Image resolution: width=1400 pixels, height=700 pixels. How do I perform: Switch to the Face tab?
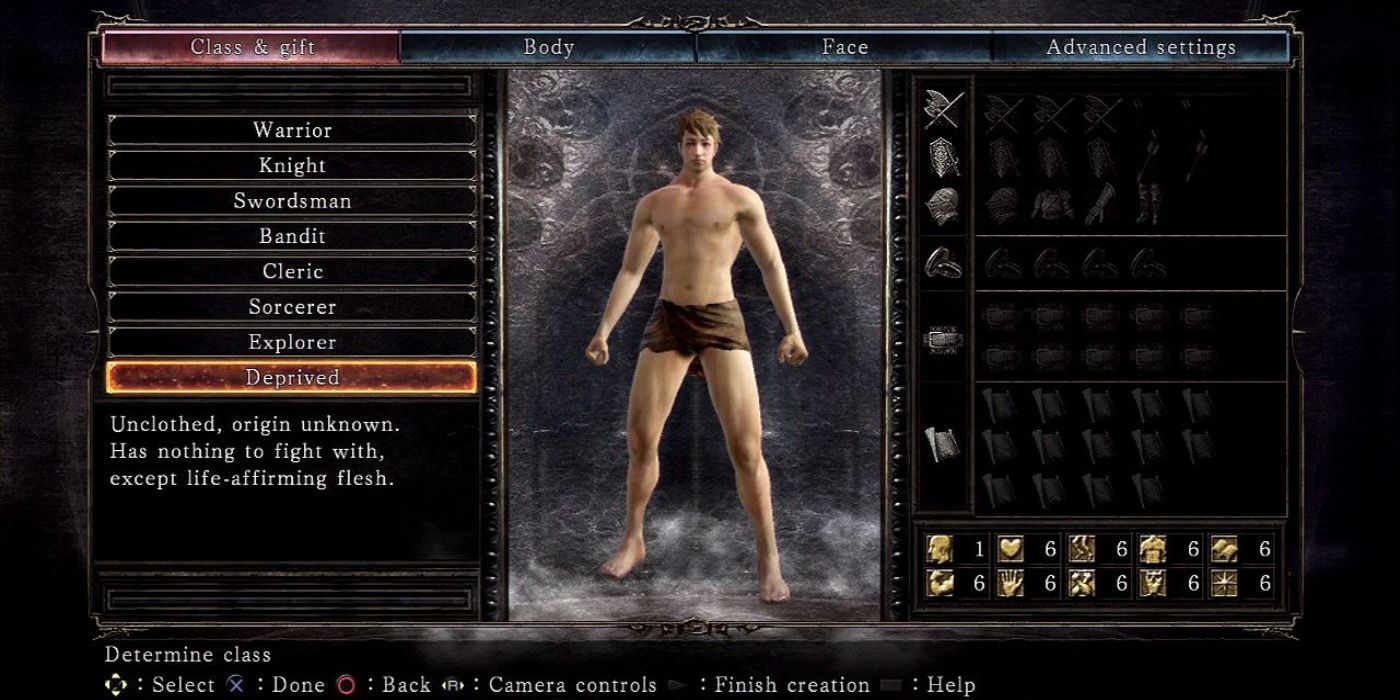[x=845, y=47]
